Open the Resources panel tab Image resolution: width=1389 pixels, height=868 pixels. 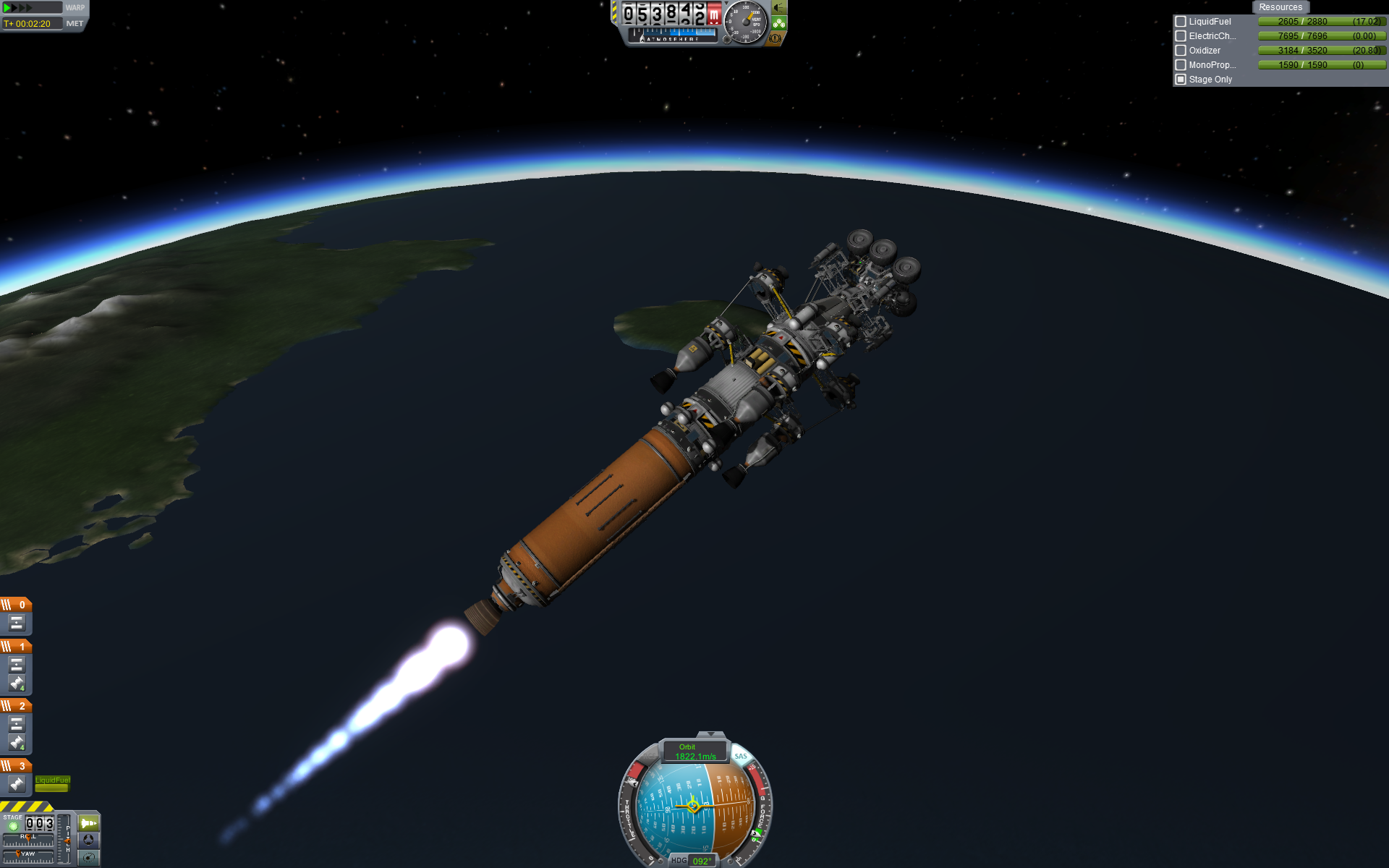pyautogui.click(x=1280, y=7)
